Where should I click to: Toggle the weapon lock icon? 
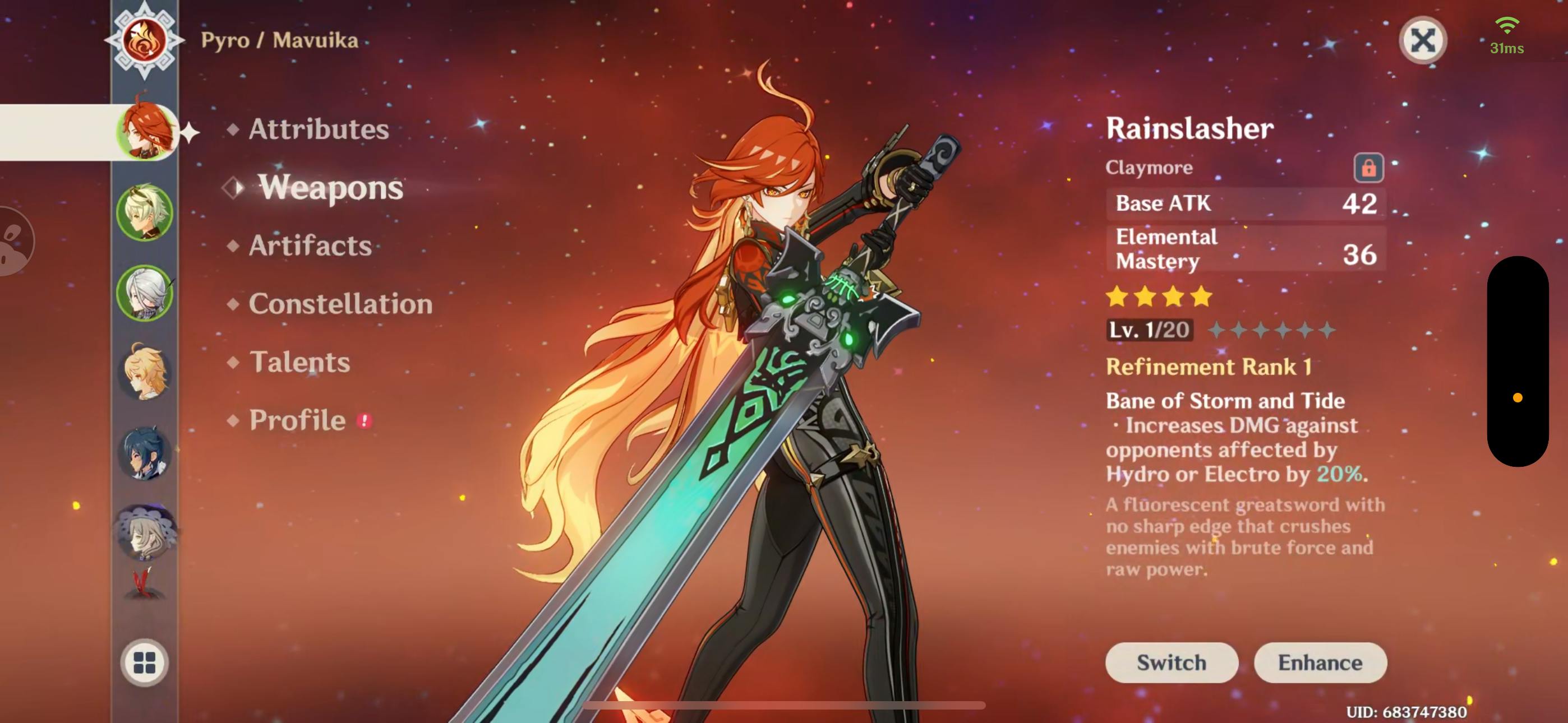point(1368,168)
